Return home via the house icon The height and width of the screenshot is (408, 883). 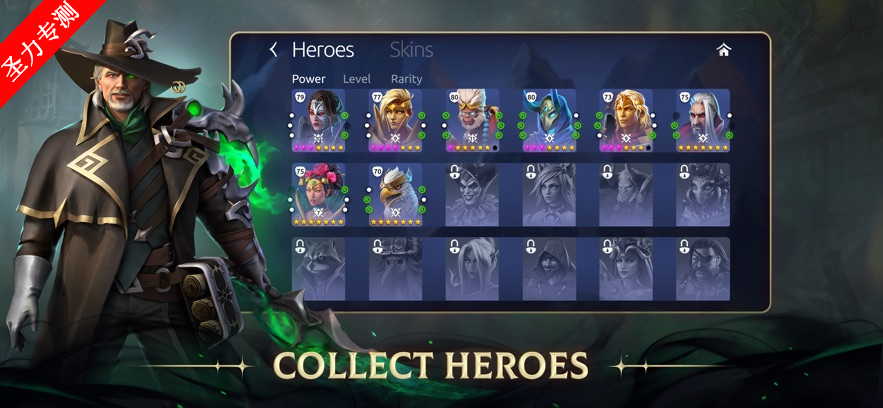724,50
